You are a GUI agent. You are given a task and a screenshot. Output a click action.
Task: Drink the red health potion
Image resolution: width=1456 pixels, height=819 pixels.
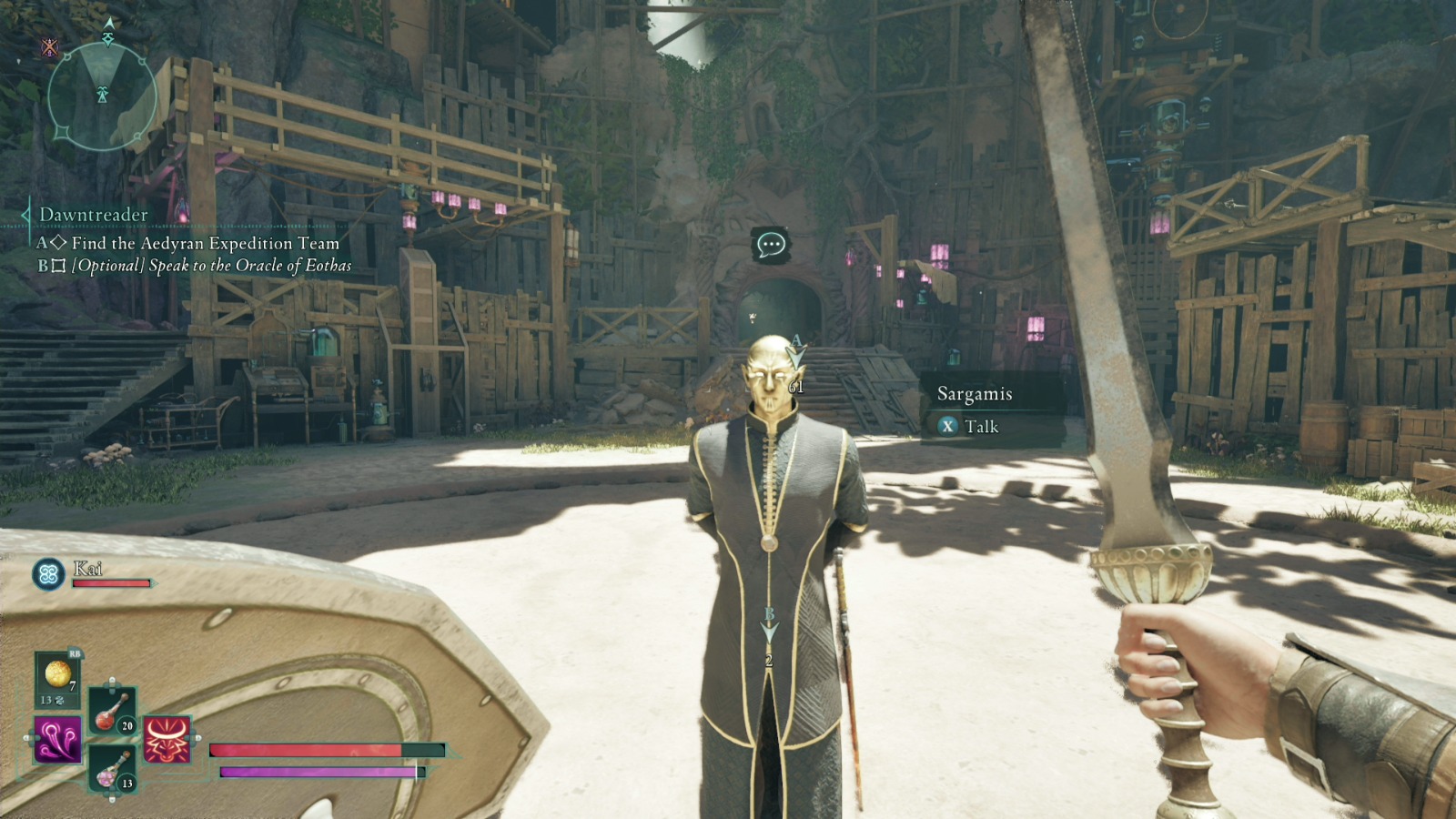pyautogui.click(x=113, y=711)
